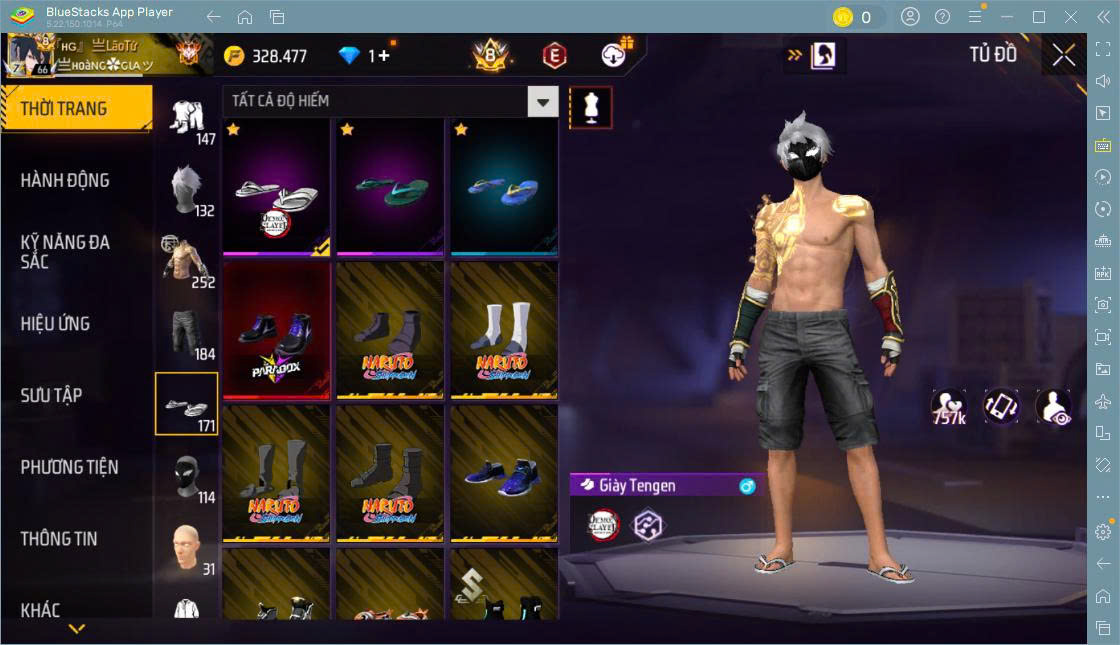This screenshot has height=645, width=1120.
Task: Select the white Demon Slayer sandals
Action: click(276, 188)
